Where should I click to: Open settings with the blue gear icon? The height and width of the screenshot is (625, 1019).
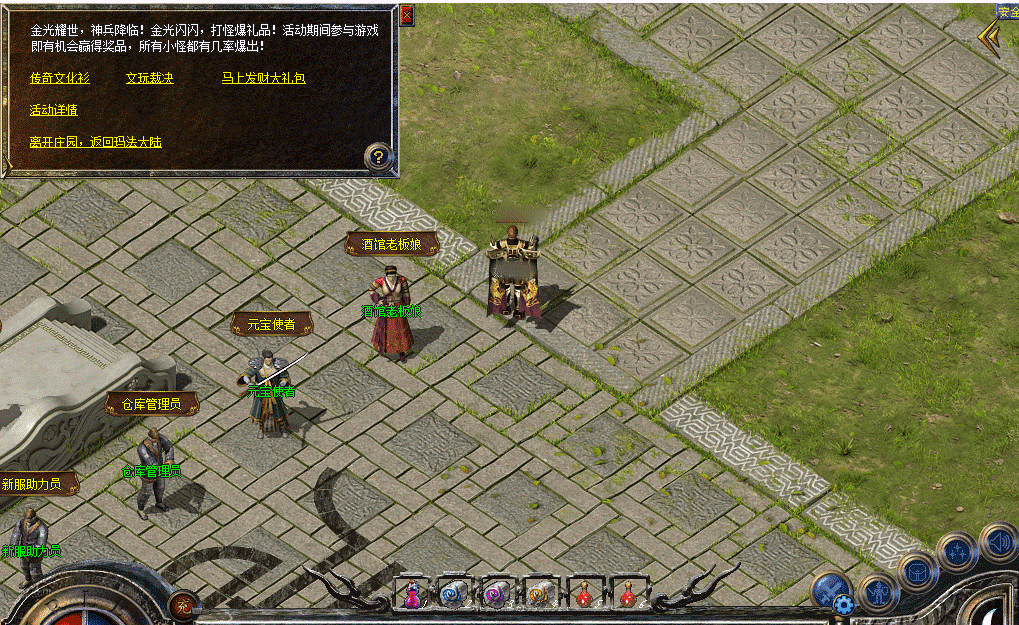[x=843, y=604]
